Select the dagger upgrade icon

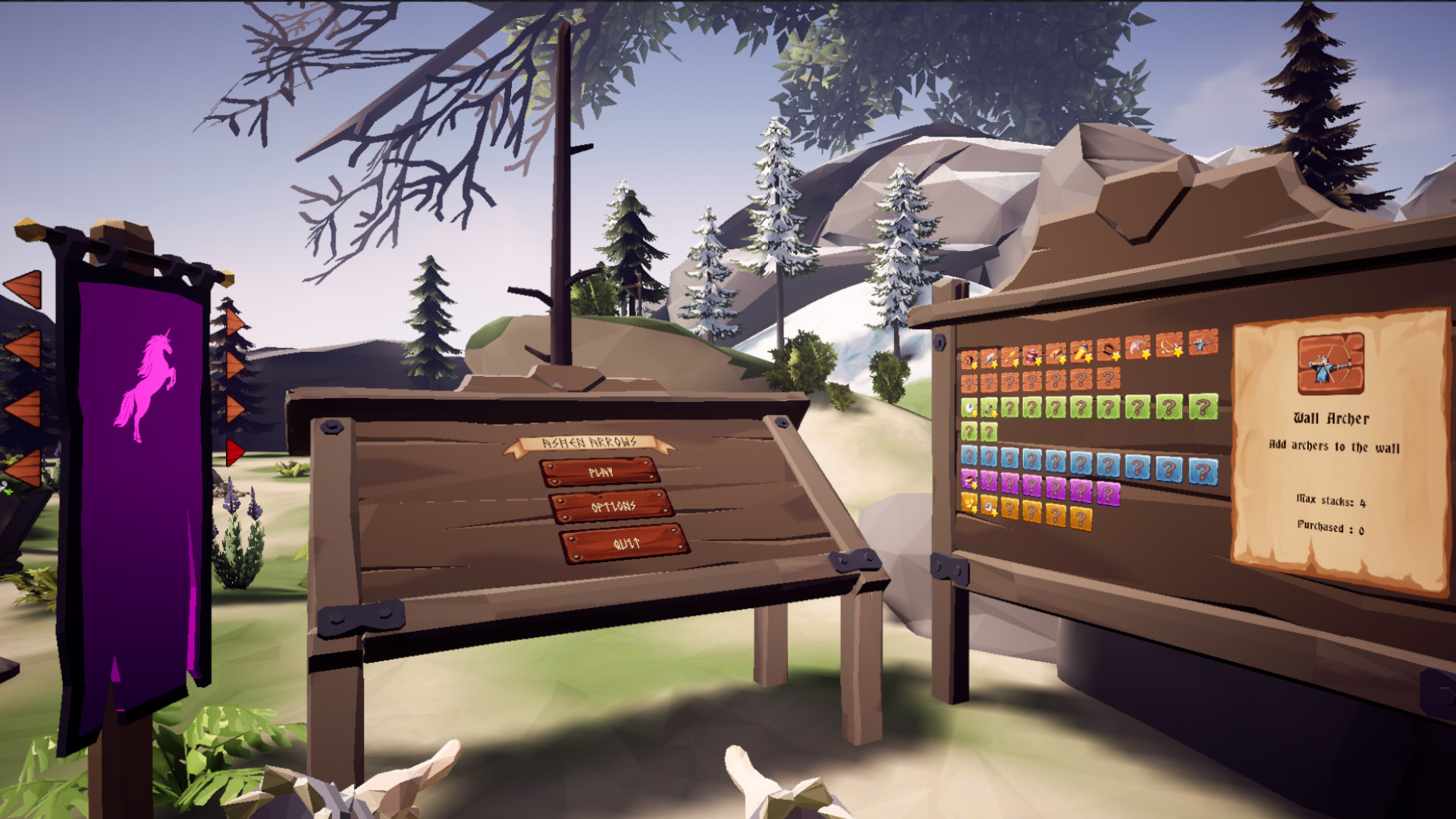pyautogui.click(x=989, y=359)
